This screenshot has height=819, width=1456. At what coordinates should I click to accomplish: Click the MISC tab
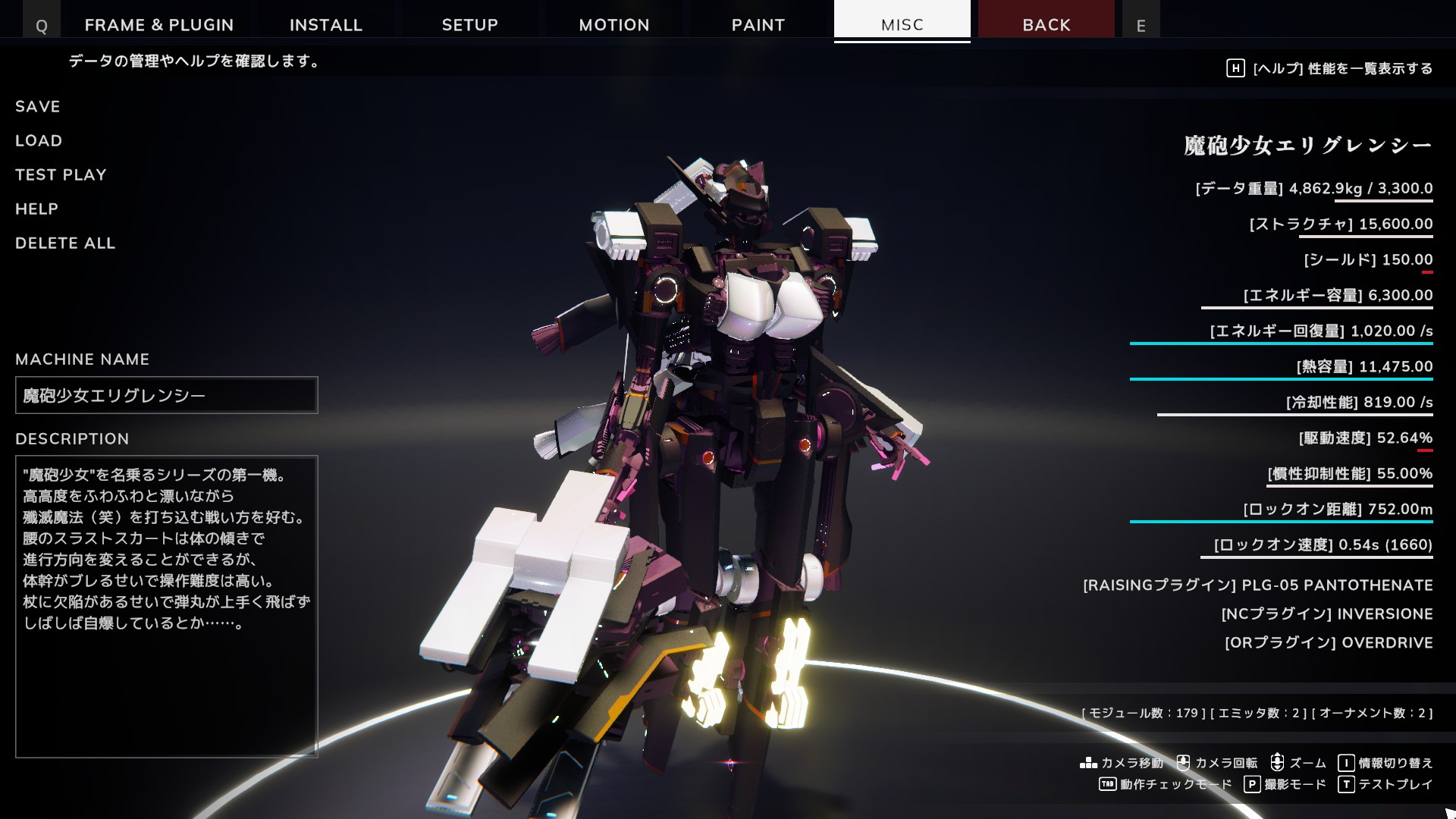(902, 23)
